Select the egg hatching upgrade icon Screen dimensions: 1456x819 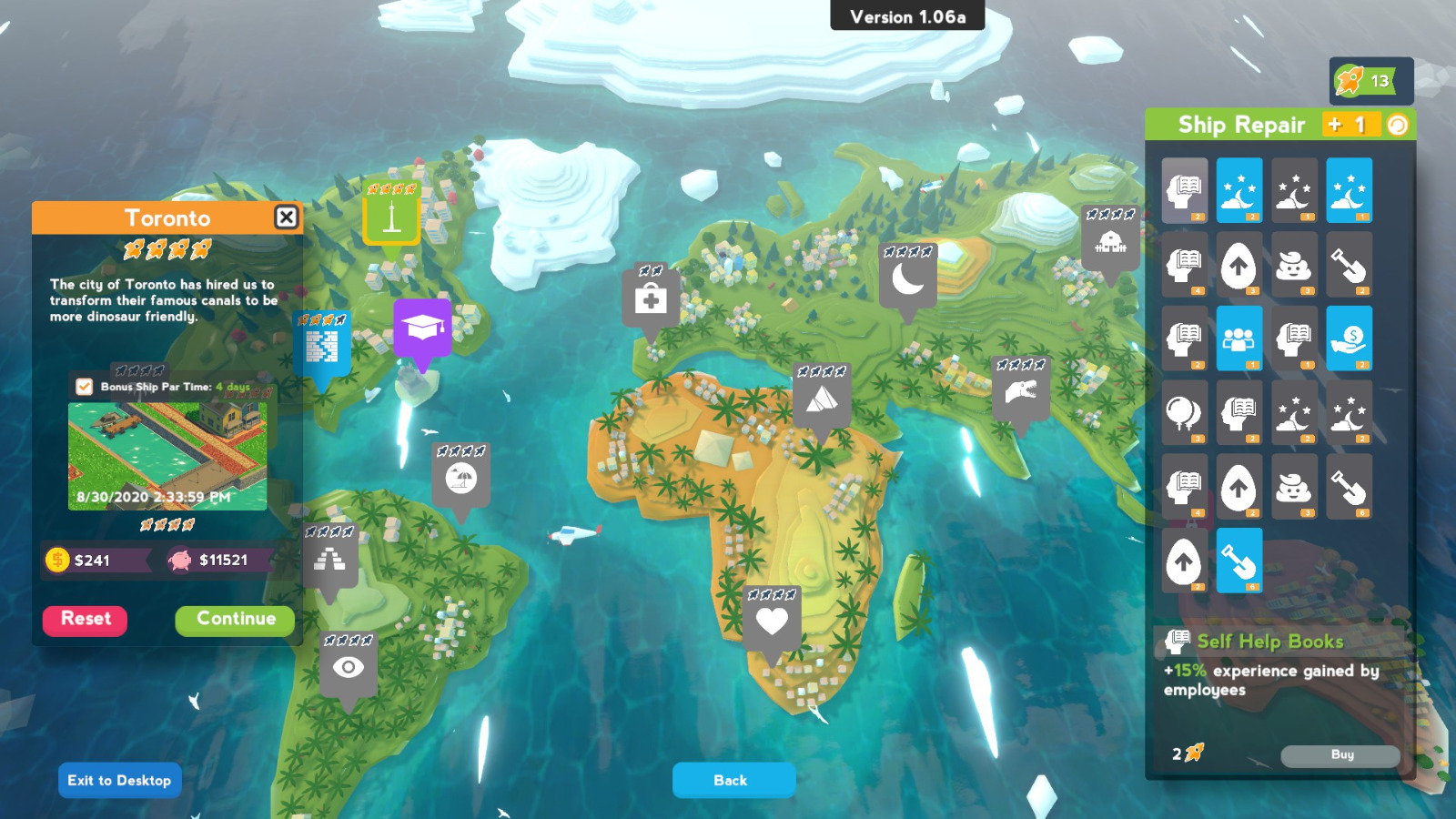point(1239,266)
